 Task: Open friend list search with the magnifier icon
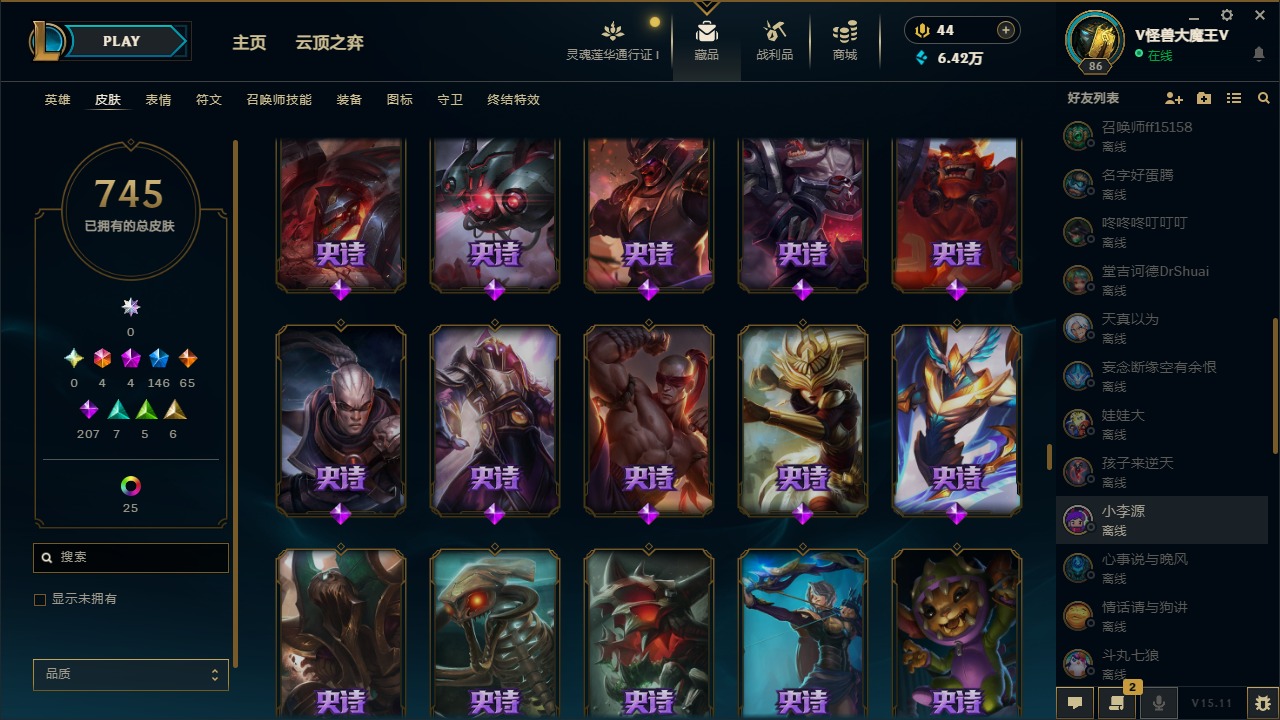click(x=1264, y=98)
